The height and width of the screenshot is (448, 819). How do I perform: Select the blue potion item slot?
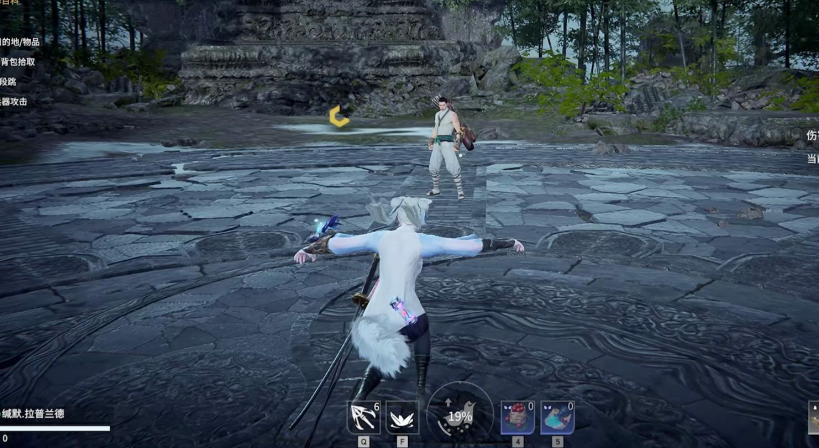click(x=557, y=417)
